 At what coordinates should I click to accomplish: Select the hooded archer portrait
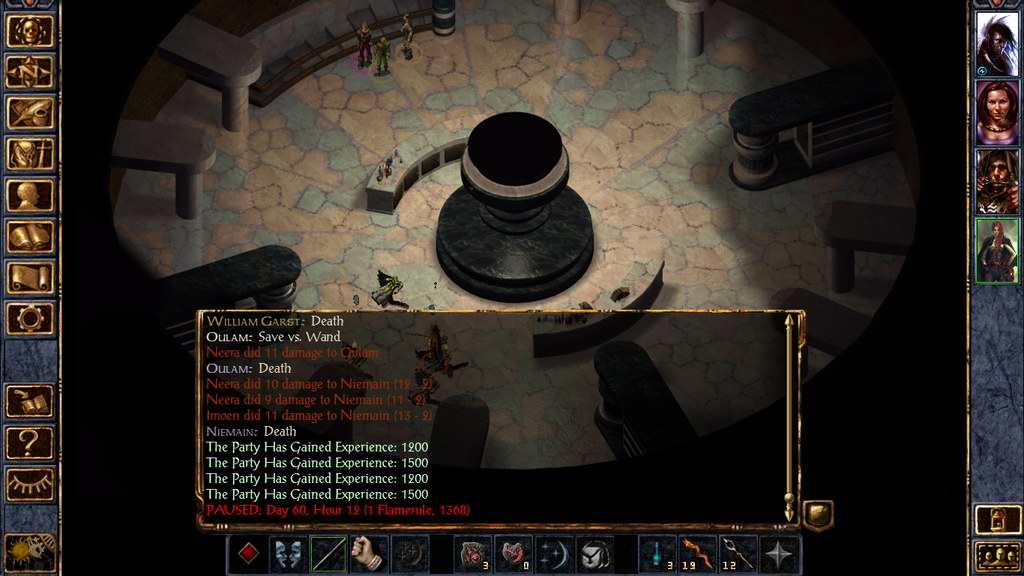tap(997, 181)
